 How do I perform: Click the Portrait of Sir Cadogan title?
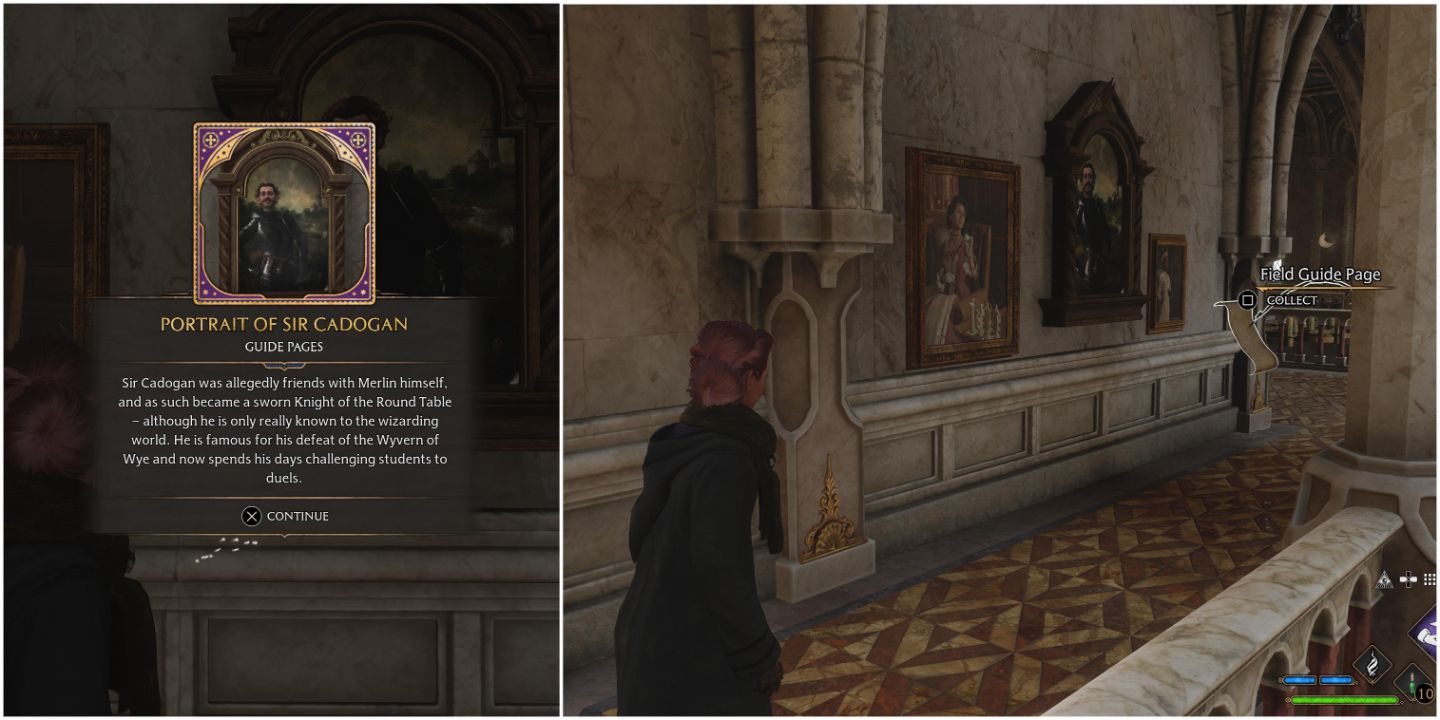point(283,324)
